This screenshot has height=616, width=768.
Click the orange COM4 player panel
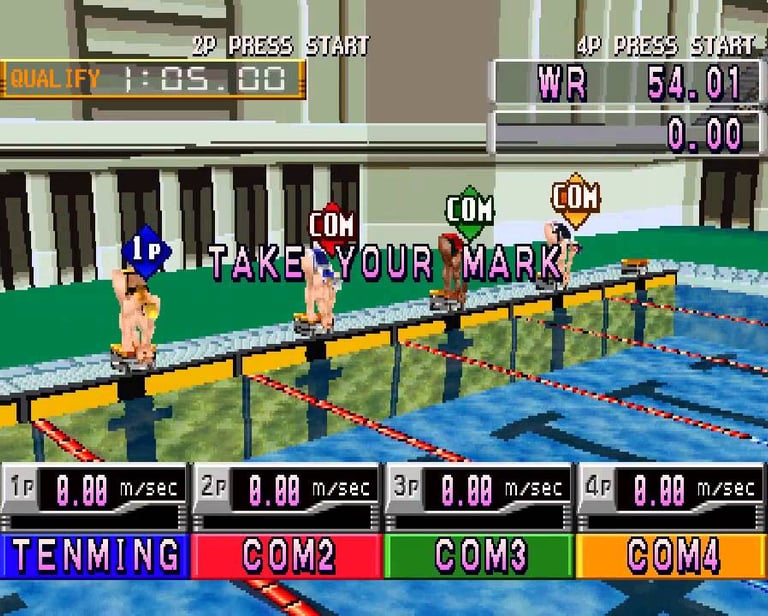pyautogui.click(x=671, y=556)
